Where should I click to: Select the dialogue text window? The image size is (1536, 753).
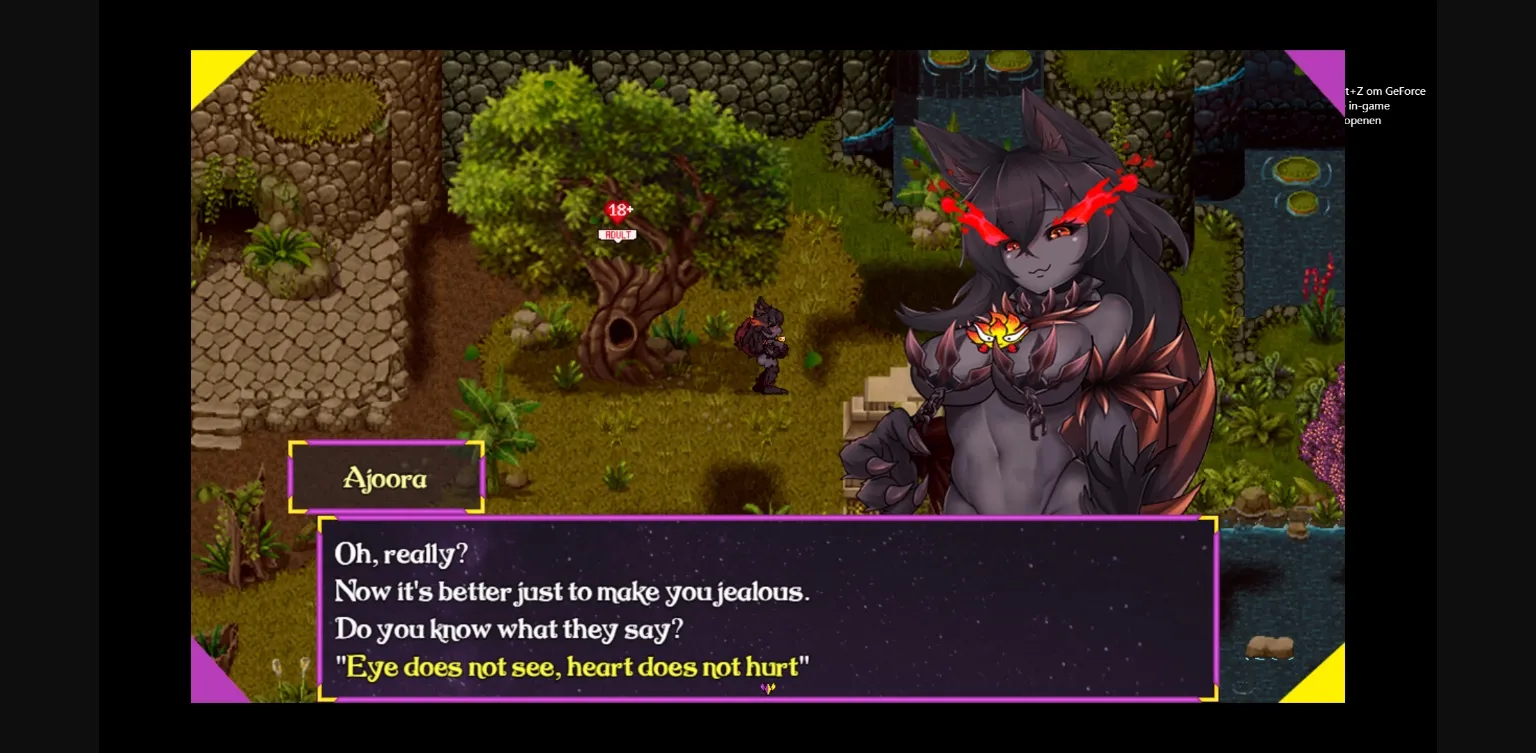[767, 605]
